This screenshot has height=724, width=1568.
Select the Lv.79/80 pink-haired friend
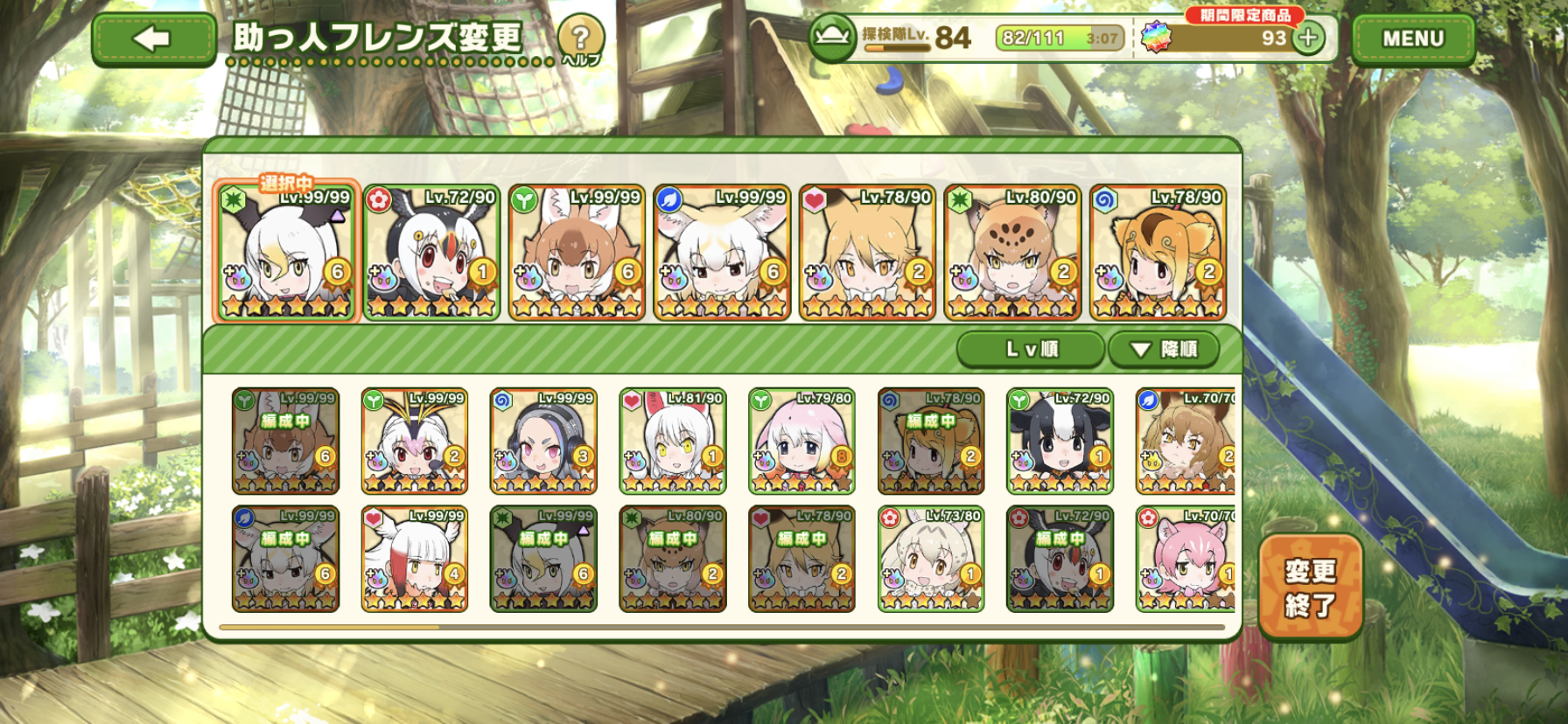pos(801,442)
